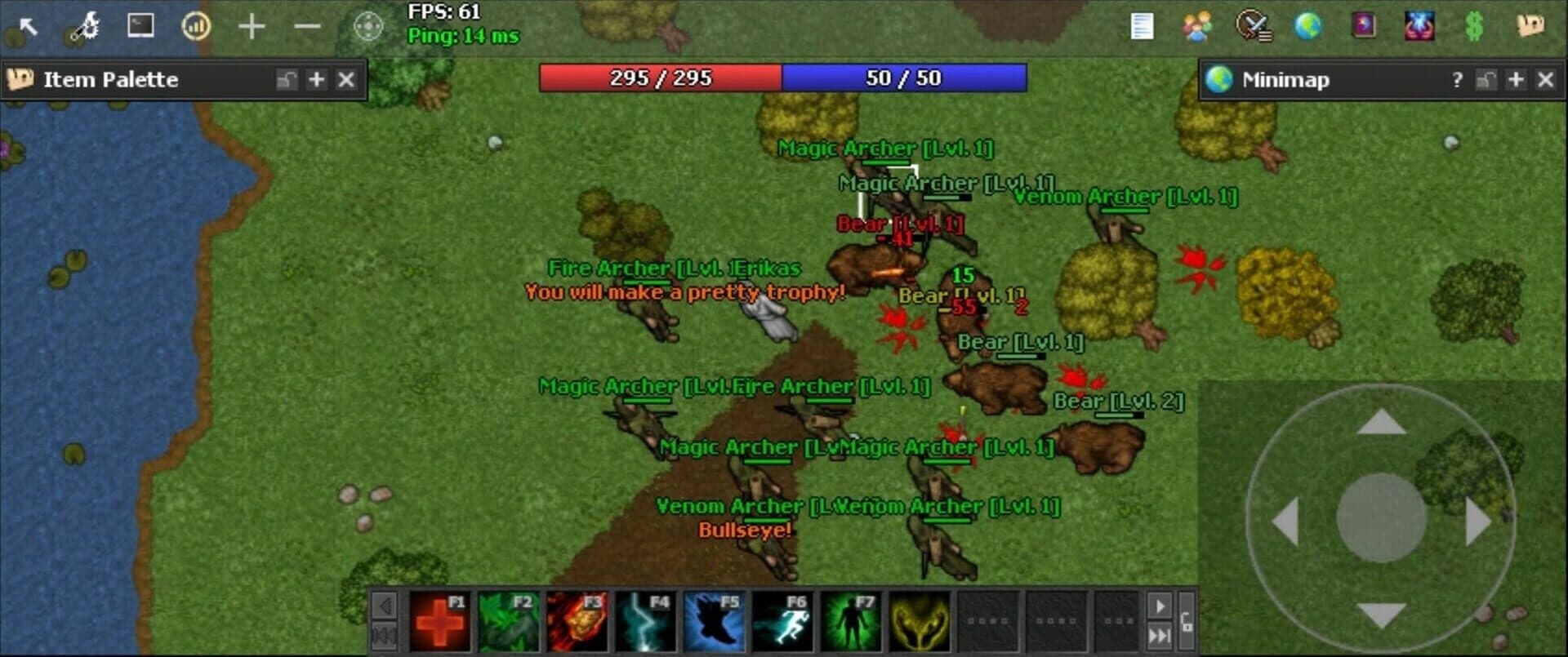The height and width of the screenshot is (657, 1568).
Task: Cast the F1 healing cross spell
Action: point(441,622)
